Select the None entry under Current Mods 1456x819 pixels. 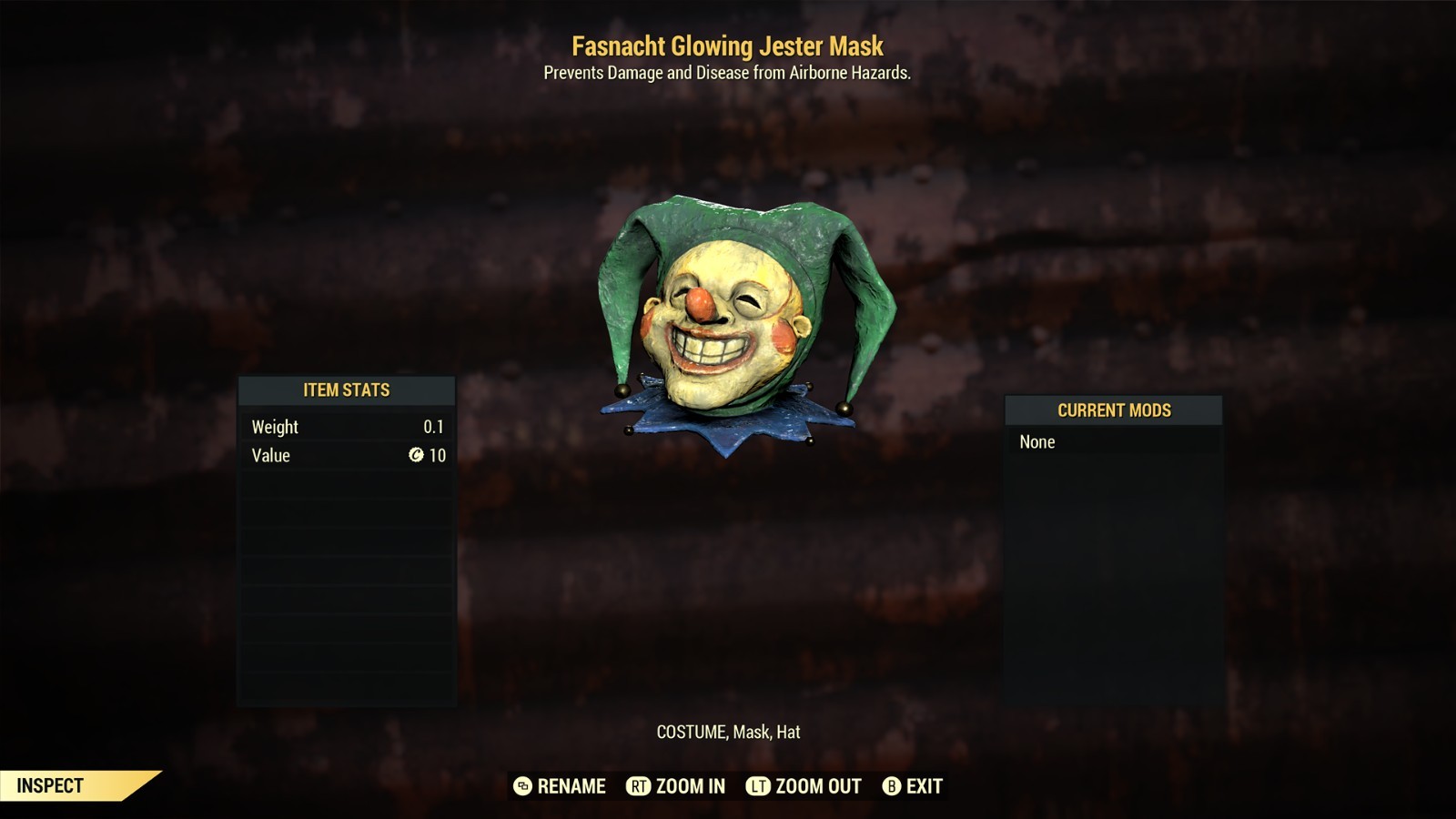1037,442
